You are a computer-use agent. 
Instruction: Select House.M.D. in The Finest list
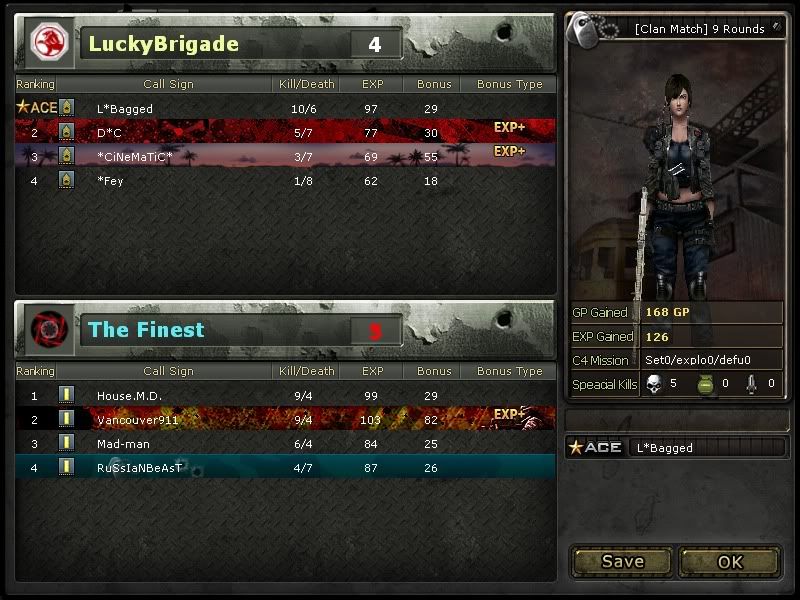285,396
